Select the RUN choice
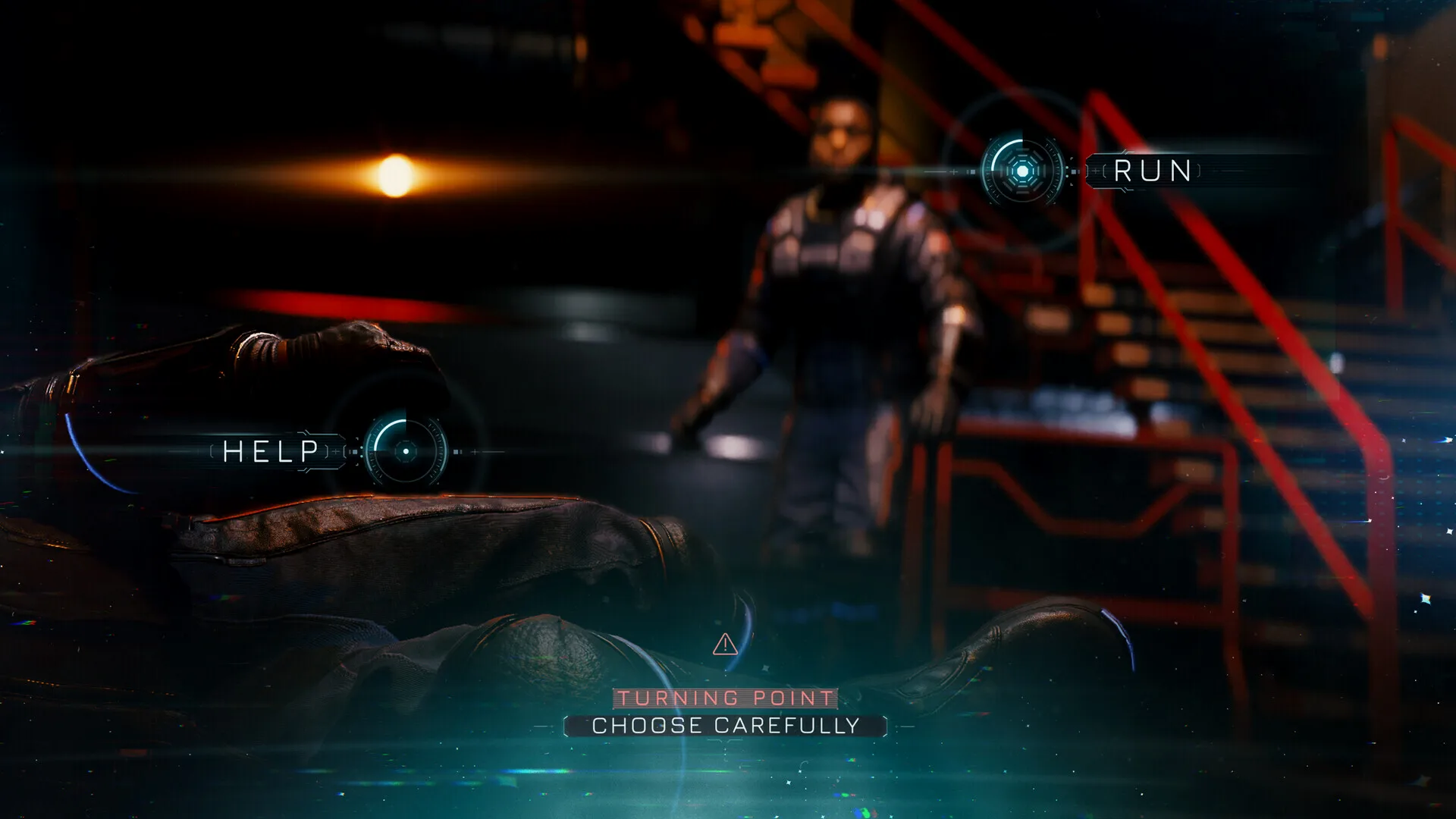Viewport: 1456px width, 819px height. coord(1022,171)
